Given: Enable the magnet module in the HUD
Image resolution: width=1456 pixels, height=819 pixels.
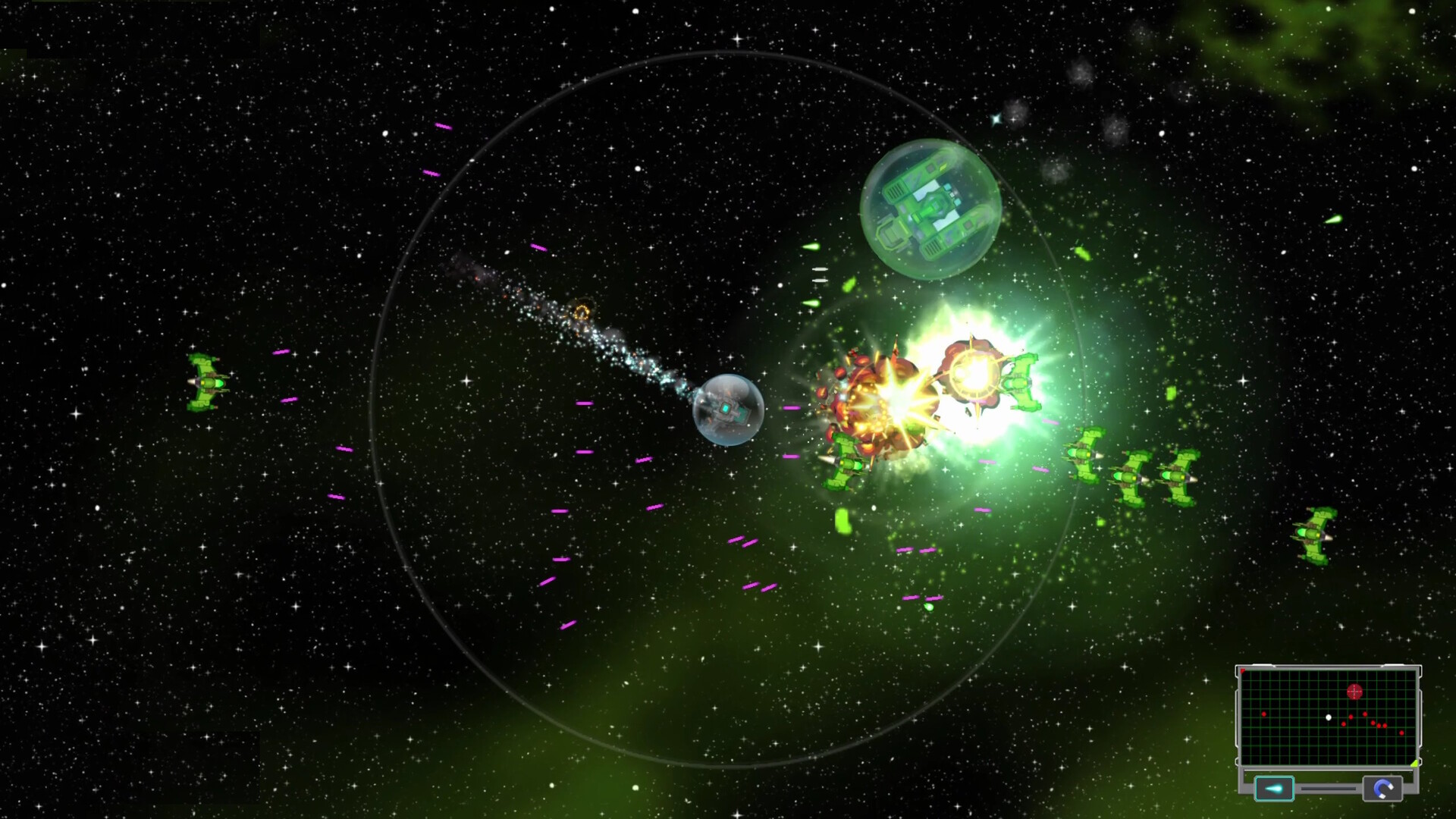Looking at the screenshot, I should tap(1382, 789).
